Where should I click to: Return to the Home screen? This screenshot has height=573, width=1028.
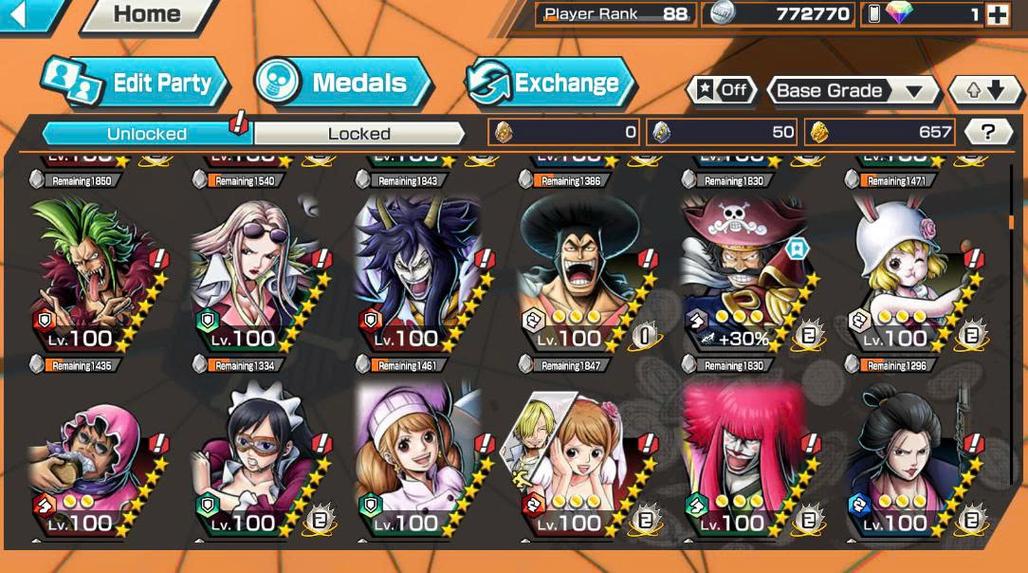pyautogui.click(x=145, y=15)
